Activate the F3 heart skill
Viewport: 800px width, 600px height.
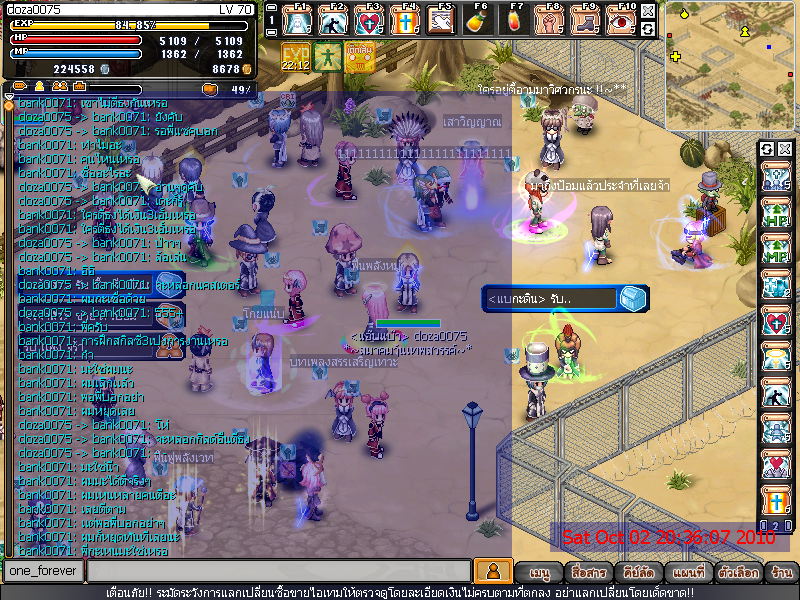[x=369, y=20]
